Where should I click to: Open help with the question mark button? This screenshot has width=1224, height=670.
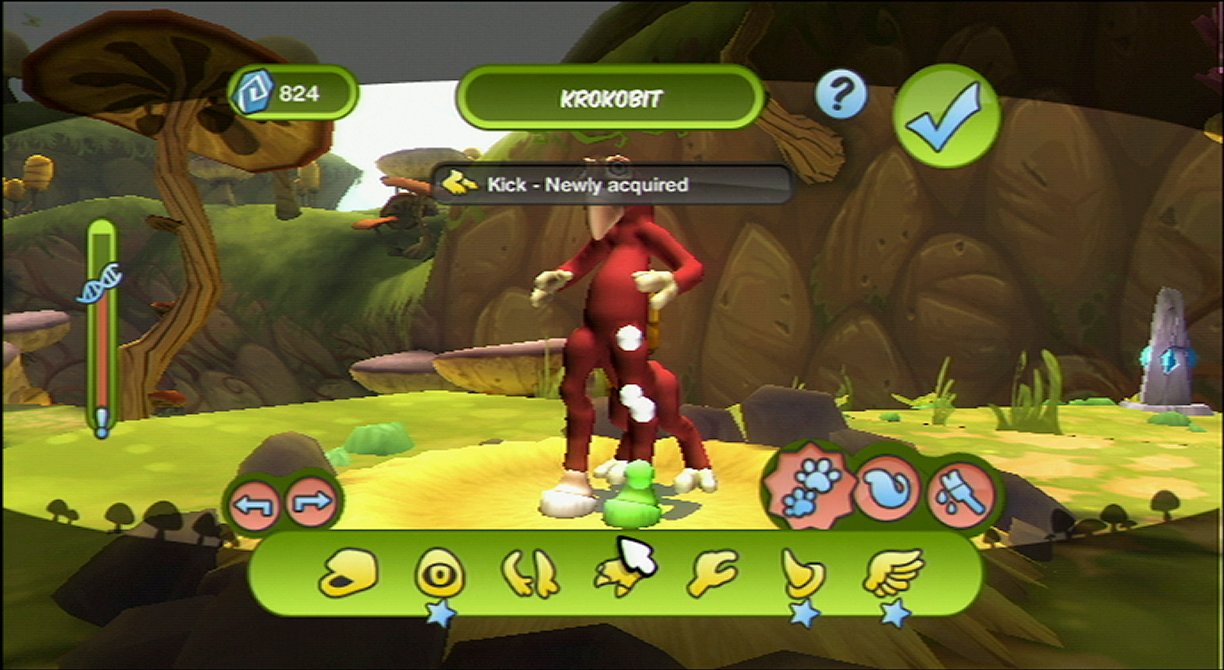(x=840, y=96)
